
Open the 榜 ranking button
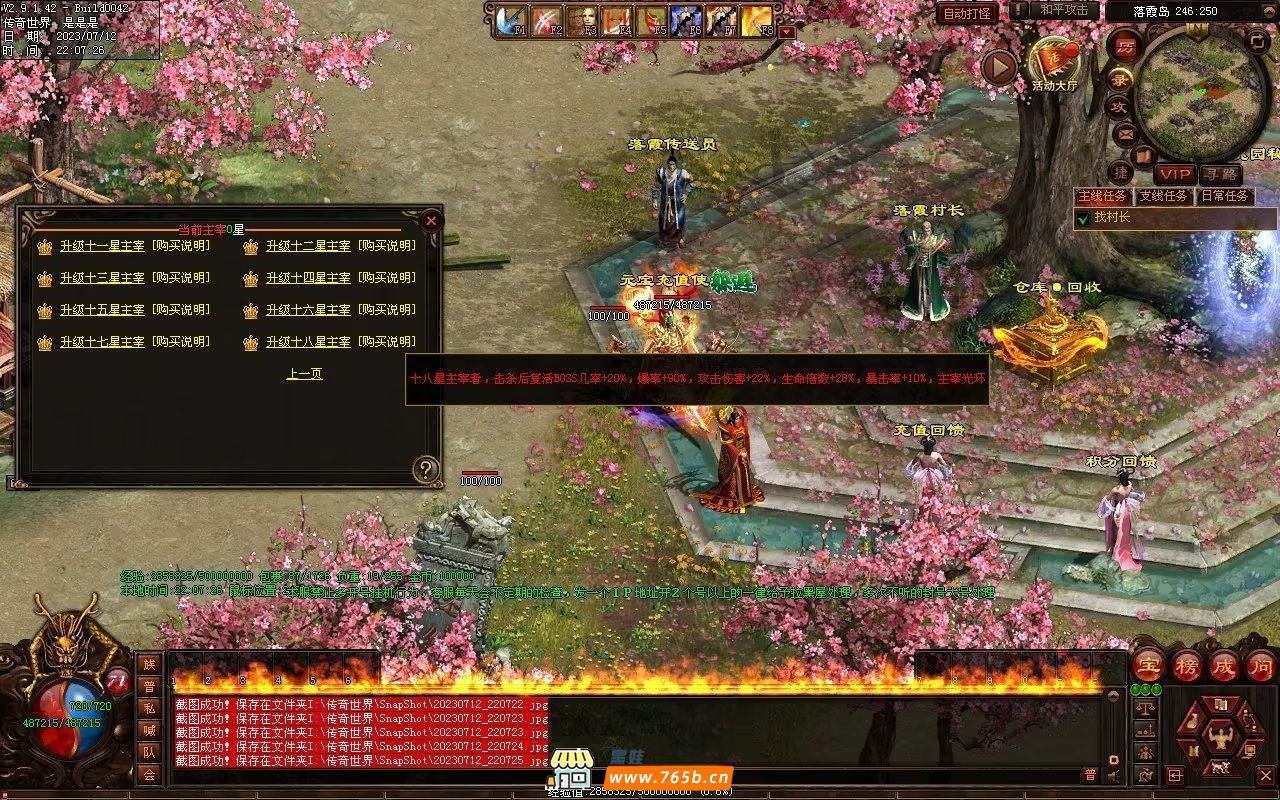point(1187,666)
